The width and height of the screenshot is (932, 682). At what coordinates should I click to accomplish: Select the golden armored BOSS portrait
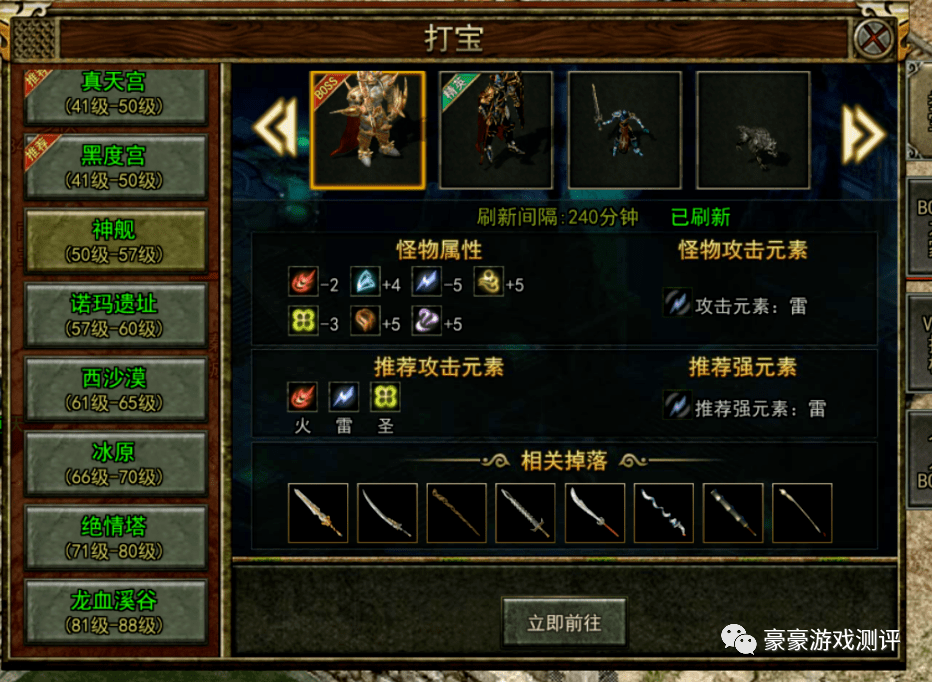(x=368, y=130)
